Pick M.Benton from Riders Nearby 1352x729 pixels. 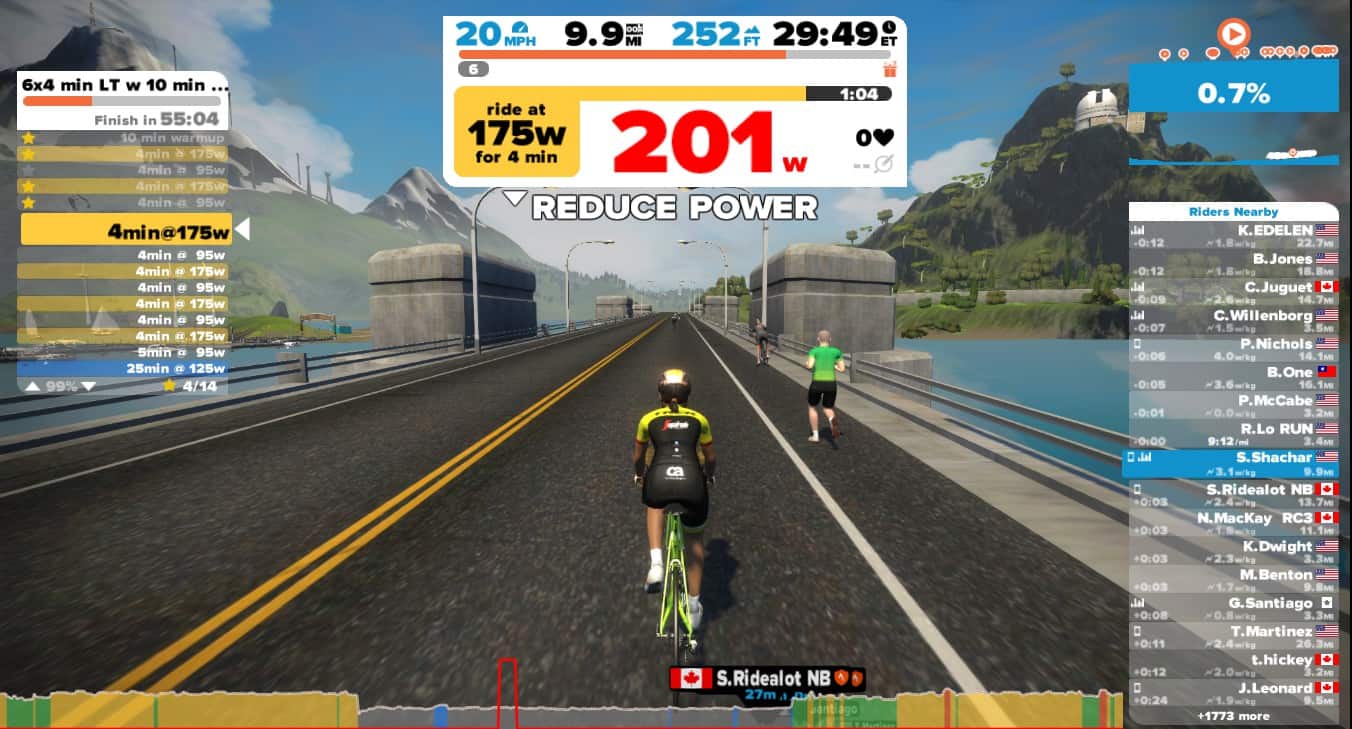pyautogui.click(x=1233, y=580)
